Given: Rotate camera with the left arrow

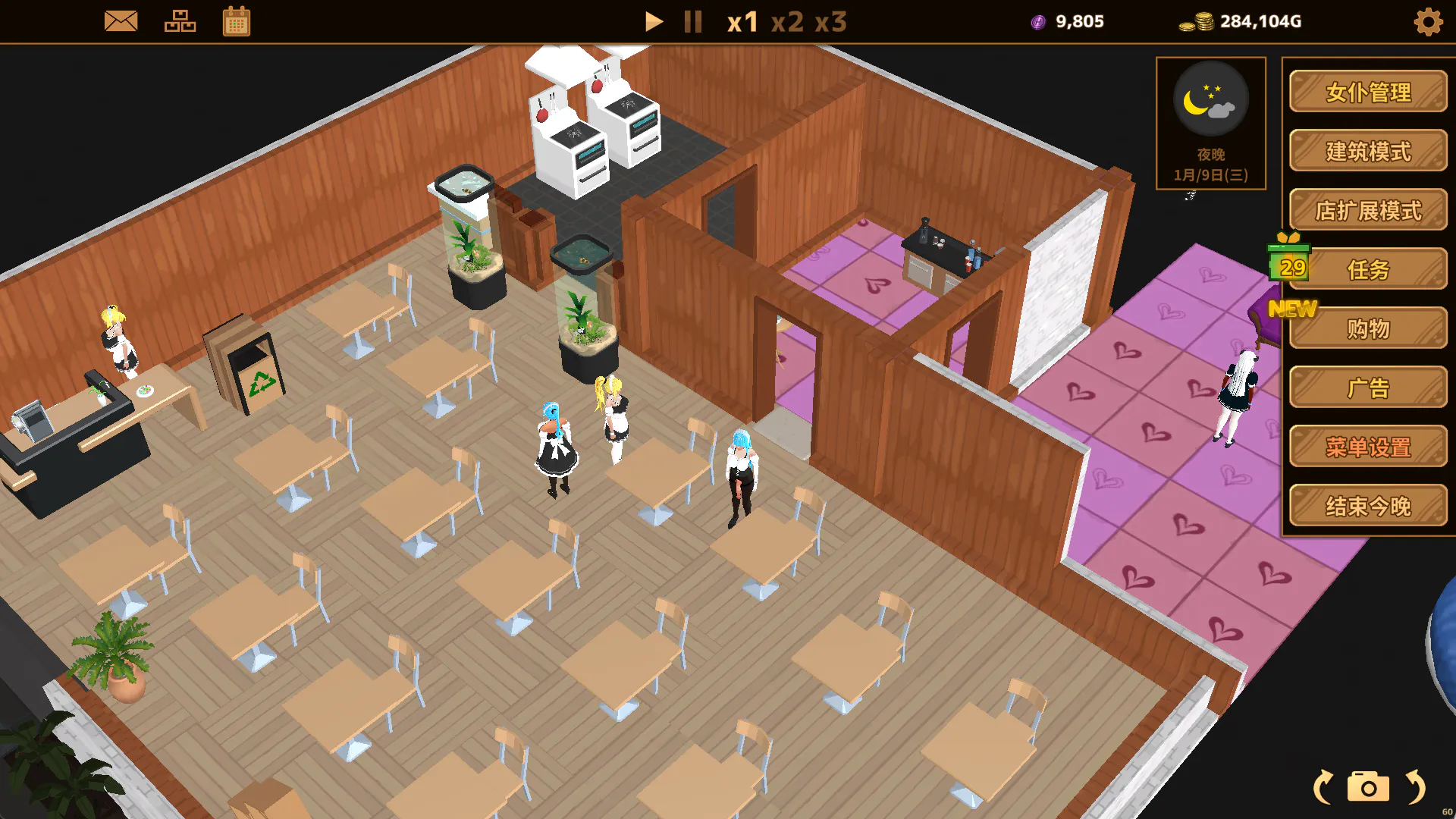Looking at the screenshot, I should click(x=1323, y=787).
